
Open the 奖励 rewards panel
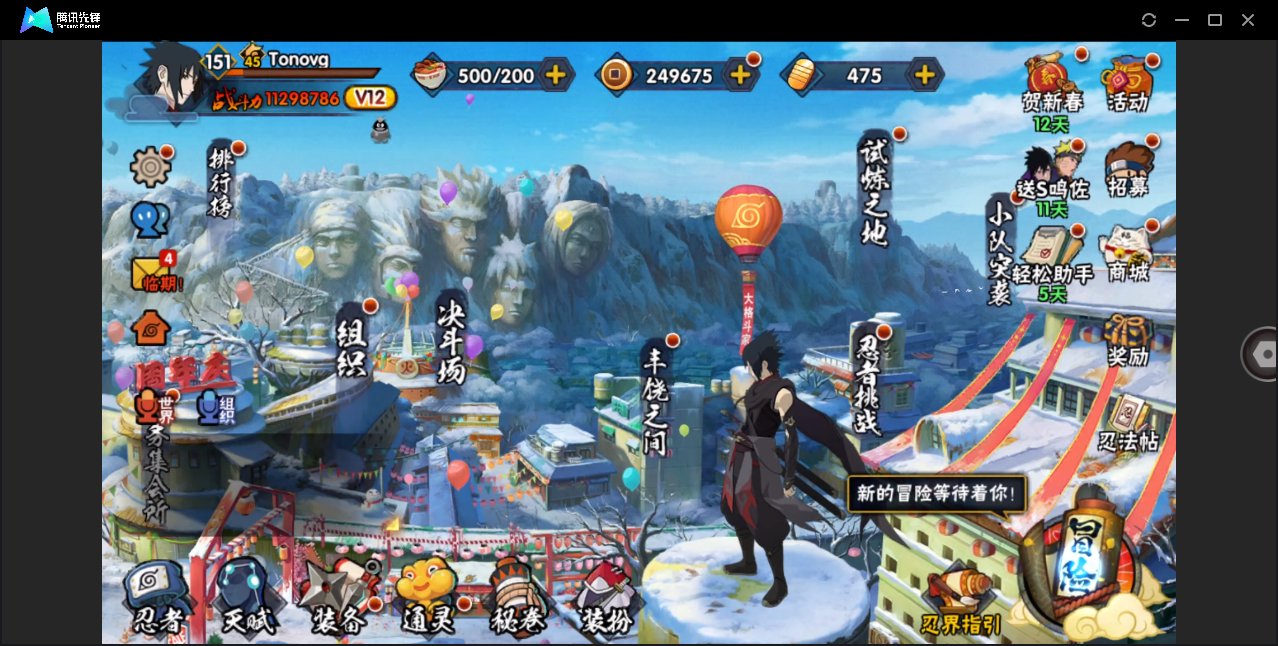[1128, 340]
